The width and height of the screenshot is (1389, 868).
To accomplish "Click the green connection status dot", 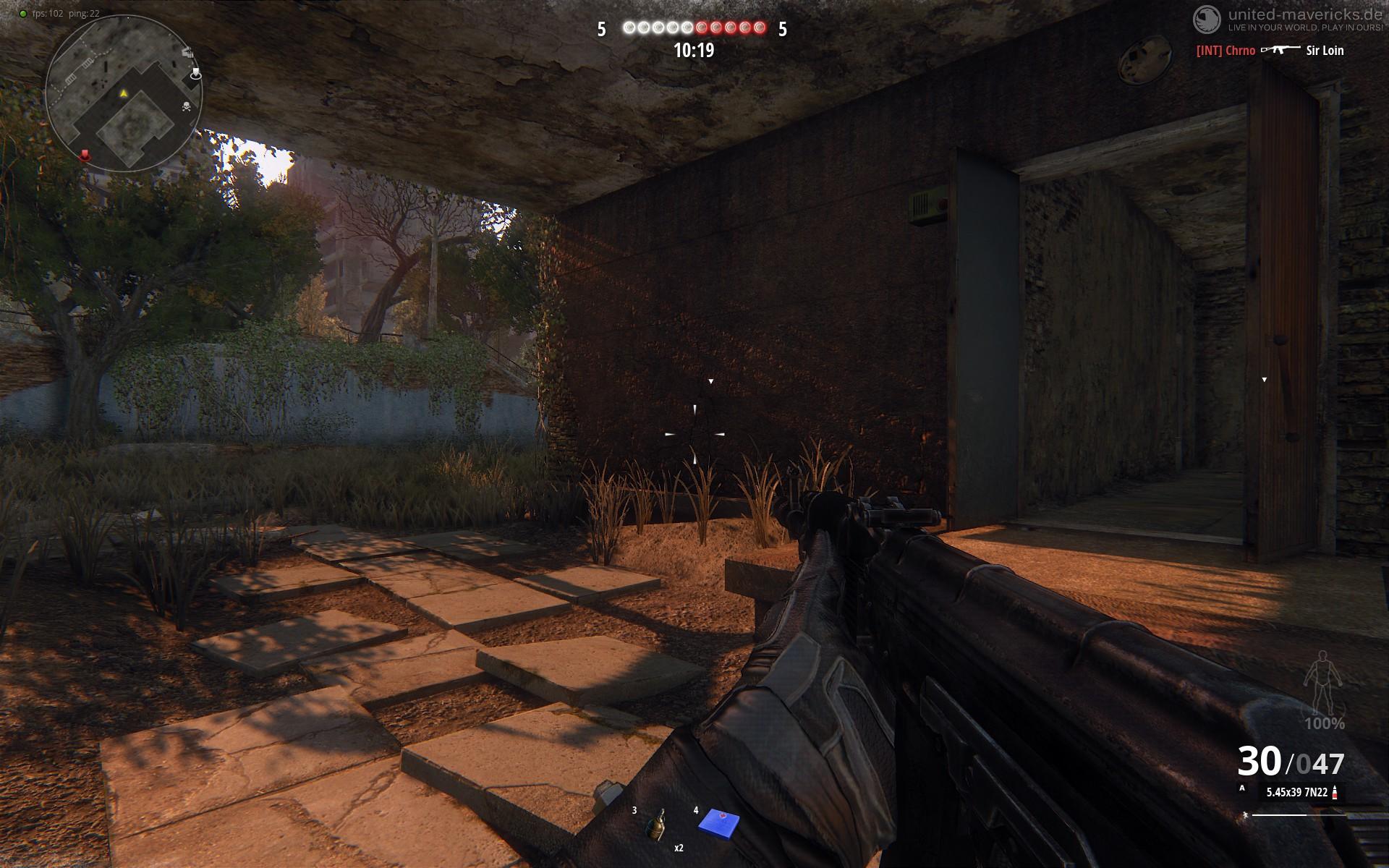I will coord(23,14).
